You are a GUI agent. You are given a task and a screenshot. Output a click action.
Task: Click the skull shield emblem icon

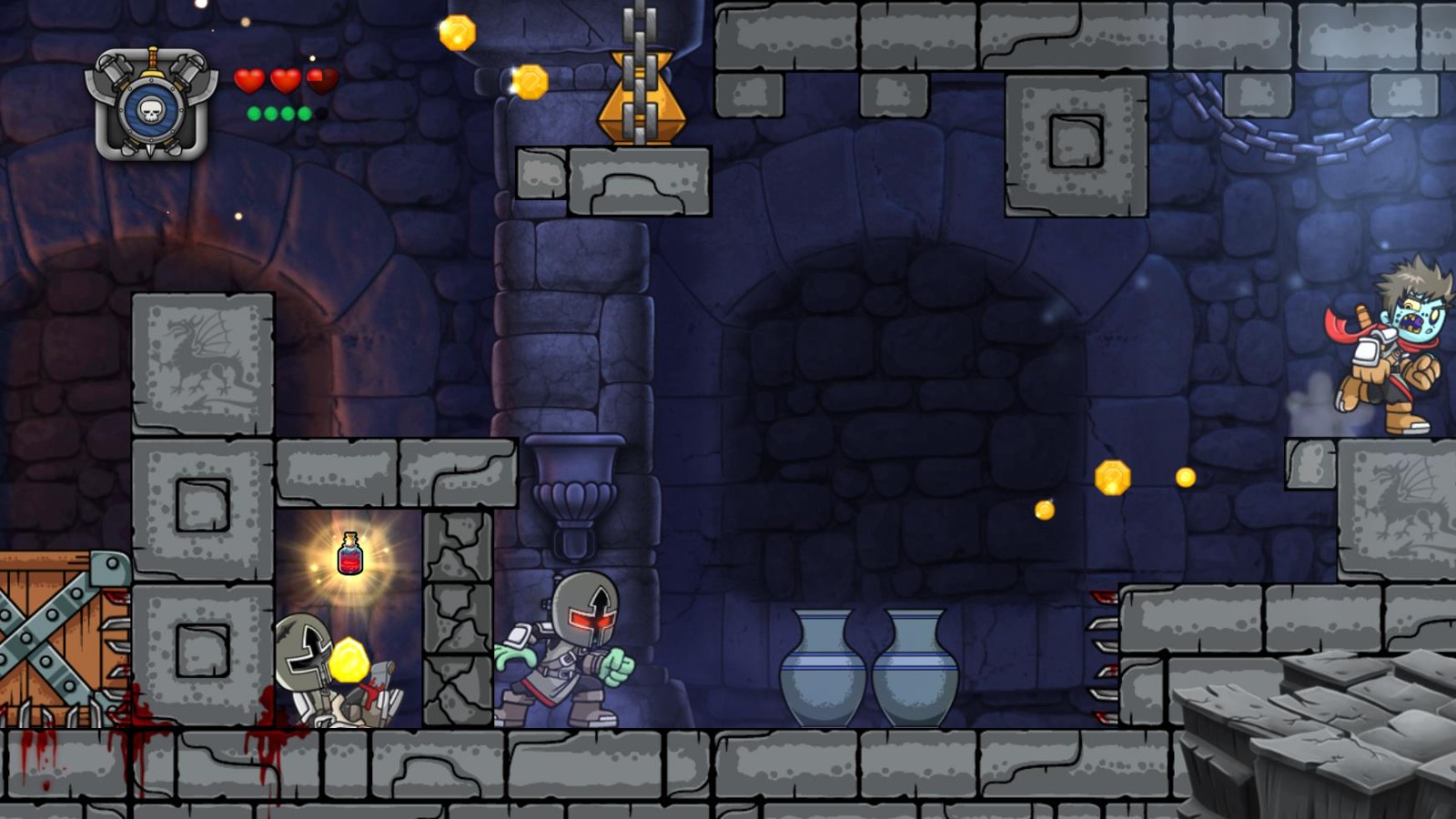pyautogui.click(x=151, y=106)
